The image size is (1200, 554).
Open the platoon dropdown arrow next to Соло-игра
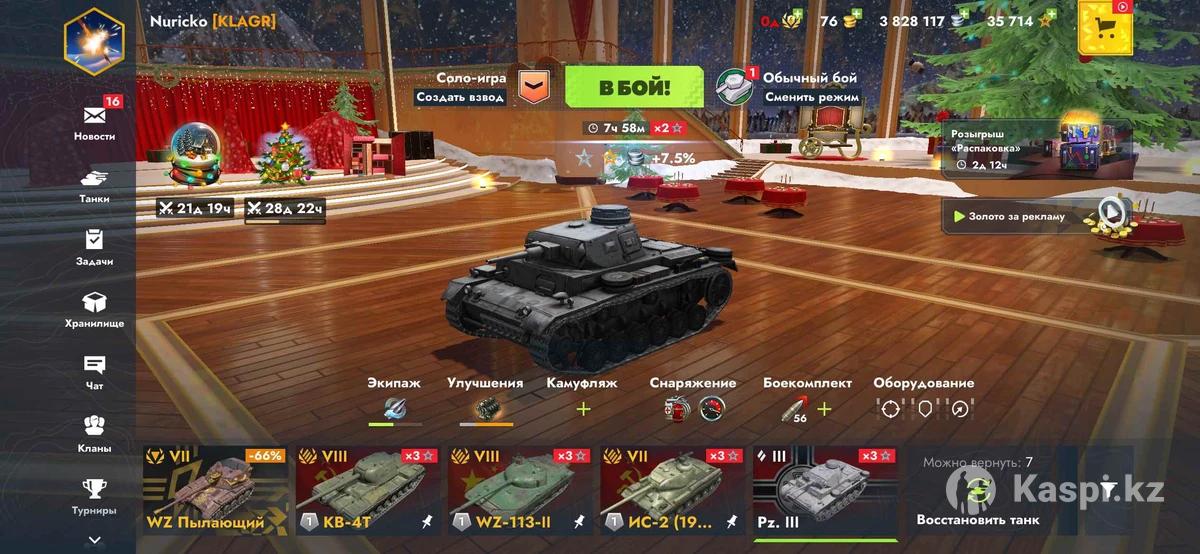pos(537,87)
